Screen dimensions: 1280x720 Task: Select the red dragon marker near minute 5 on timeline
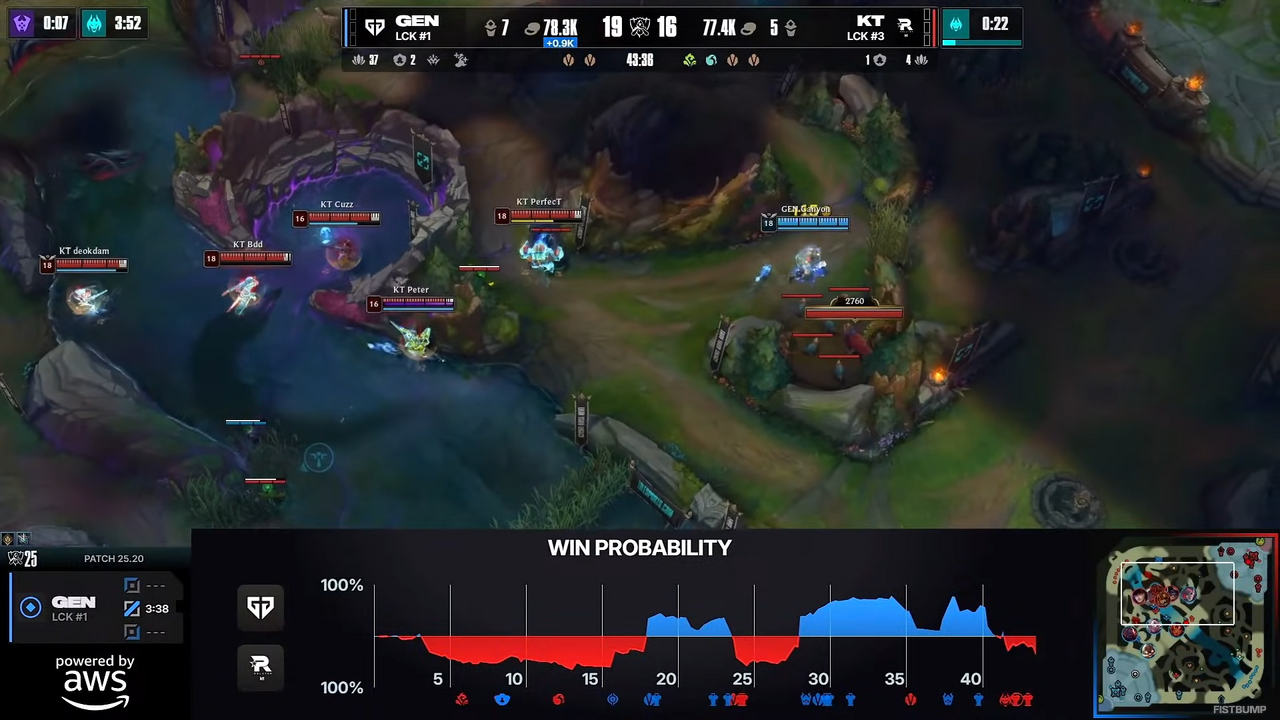pos(461,699)
